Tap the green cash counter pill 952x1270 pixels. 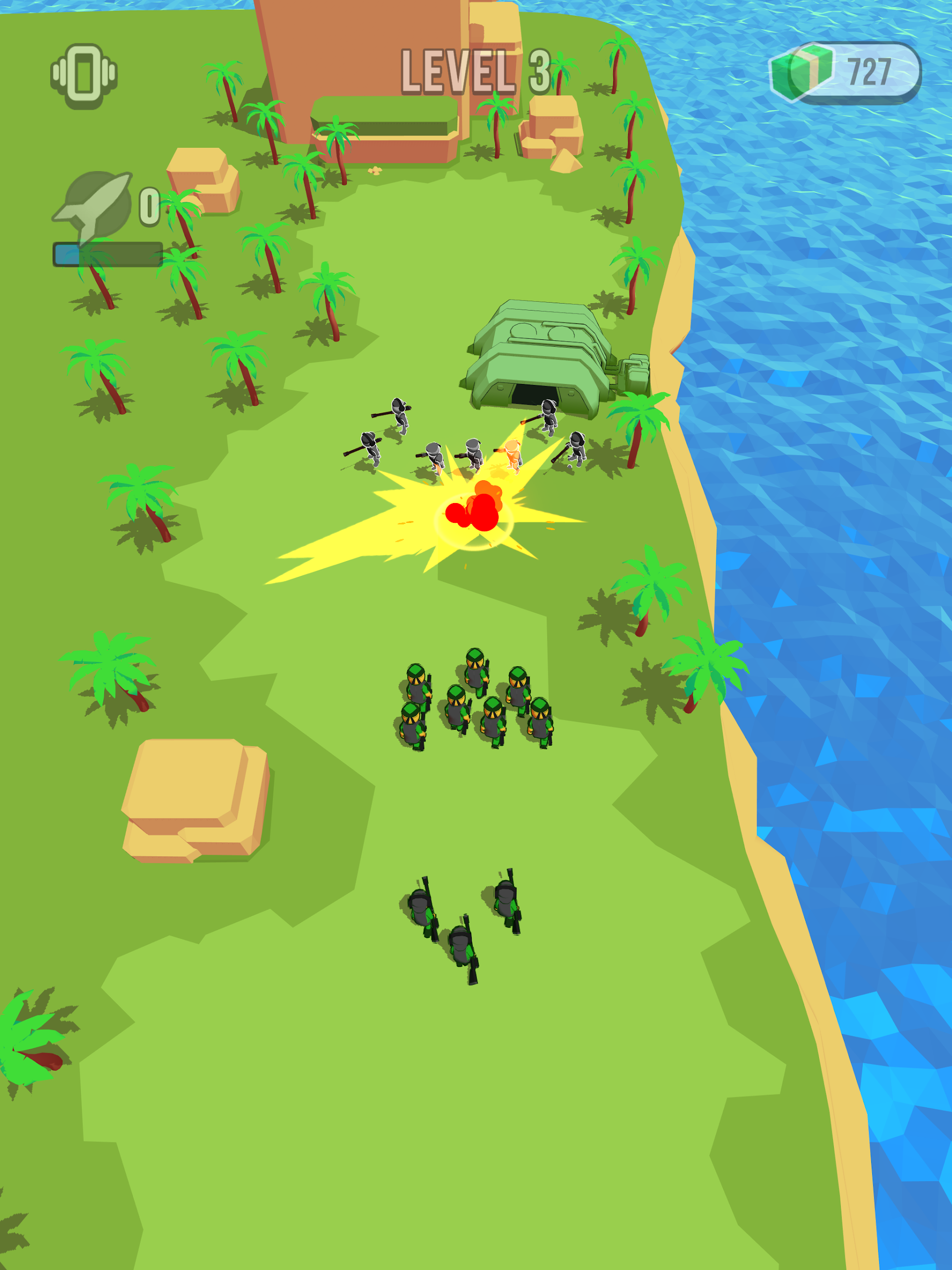click(x=845, y=73)
